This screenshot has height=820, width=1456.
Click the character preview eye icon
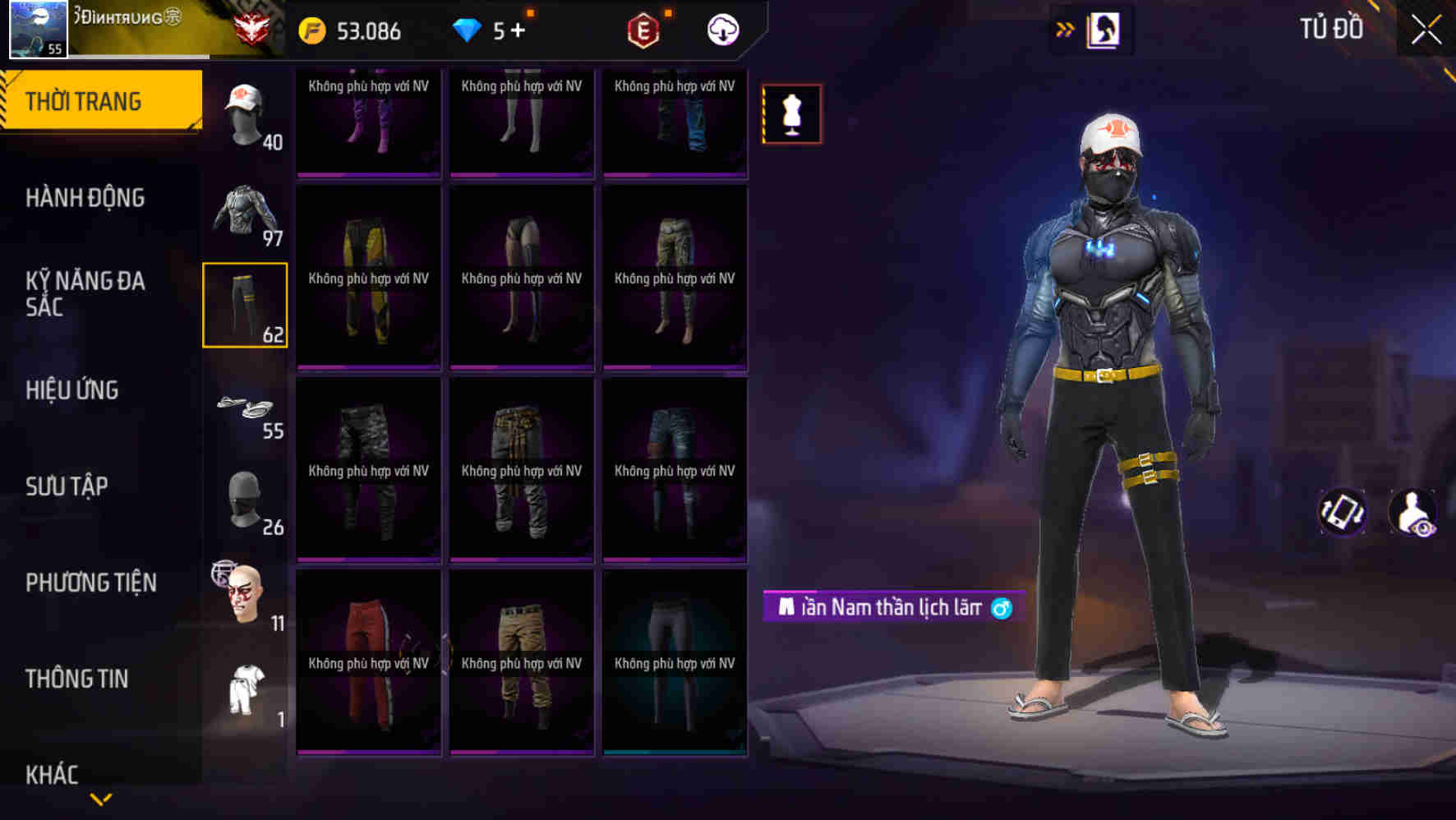(1415, 514)
